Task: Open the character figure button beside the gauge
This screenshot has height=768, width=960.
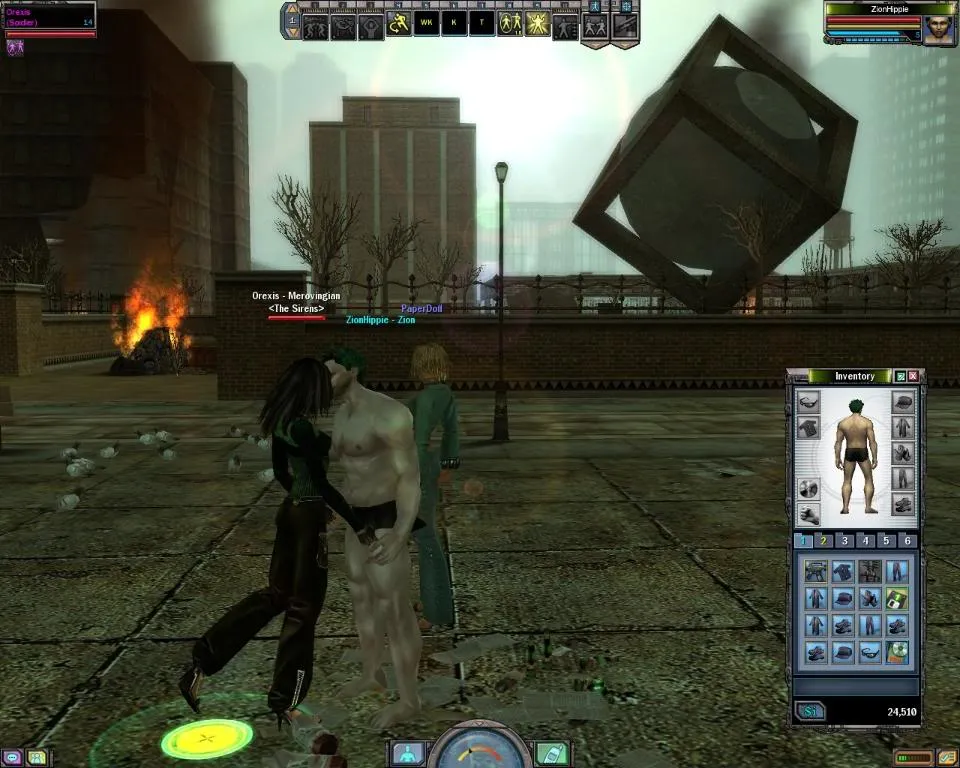Action: click(407, 752)
